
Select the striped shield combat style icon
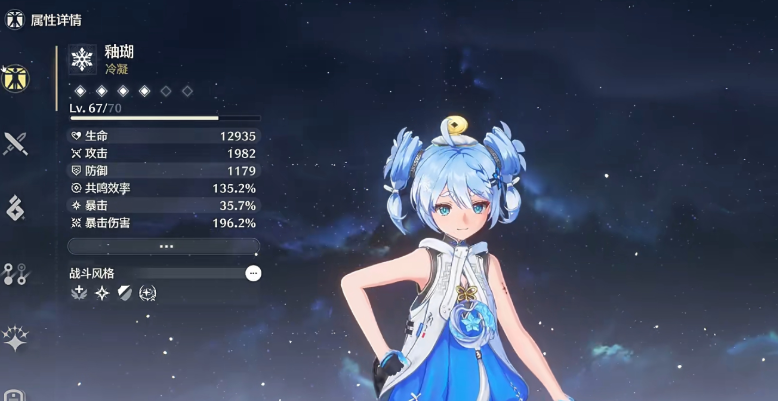point(125,293)
